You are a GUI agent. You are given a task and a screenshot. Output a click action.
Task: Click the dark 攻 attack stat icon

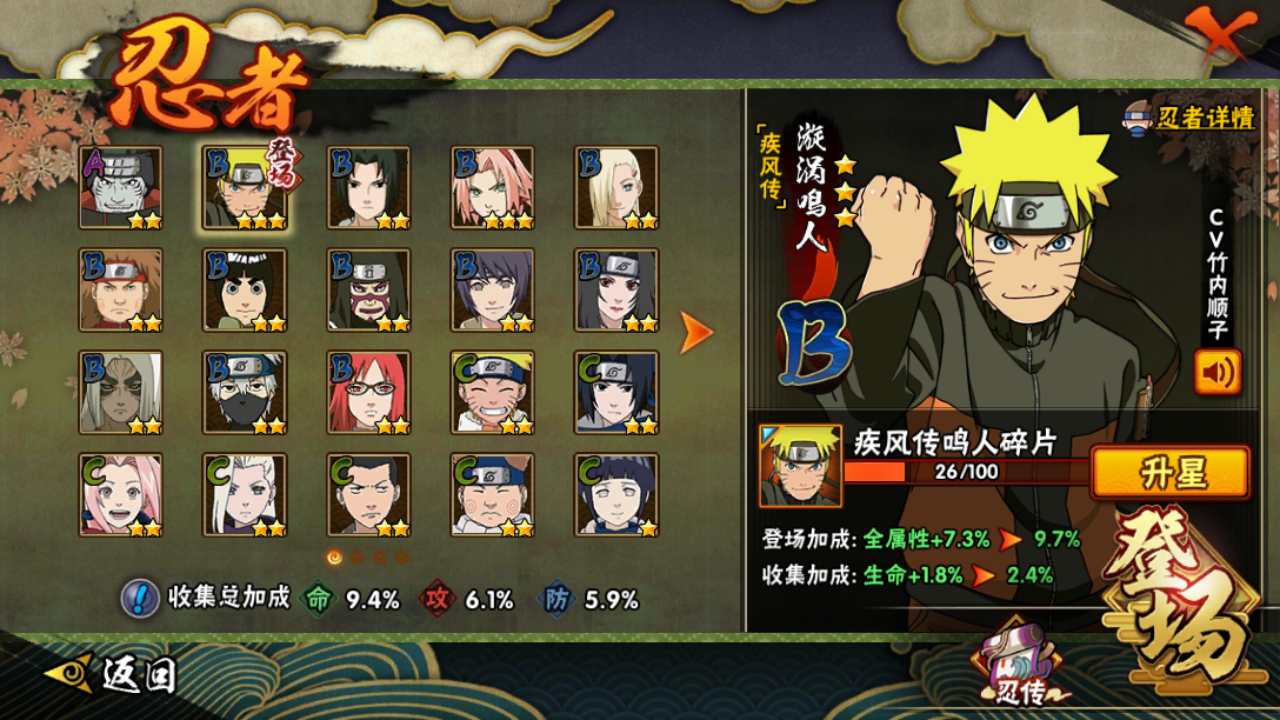438,601
